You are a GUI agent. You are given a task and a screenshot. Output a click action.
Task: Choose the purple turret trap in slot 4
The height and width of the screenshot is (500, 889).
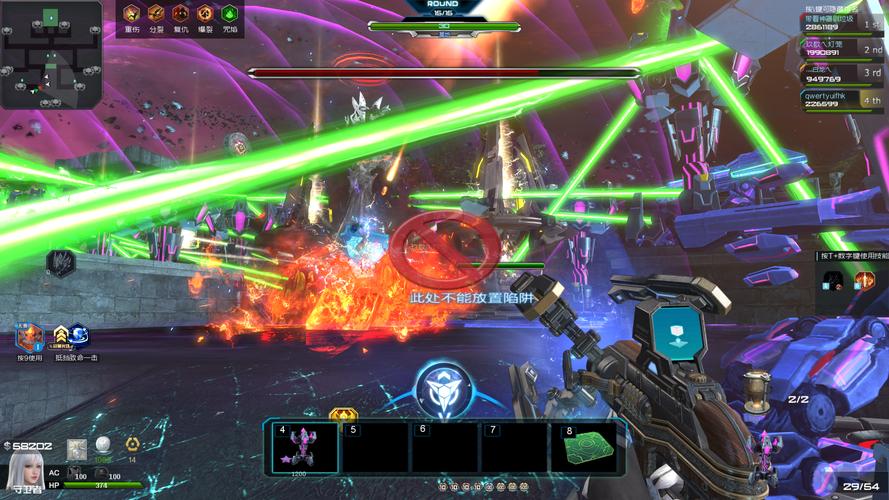coord(303,446)
